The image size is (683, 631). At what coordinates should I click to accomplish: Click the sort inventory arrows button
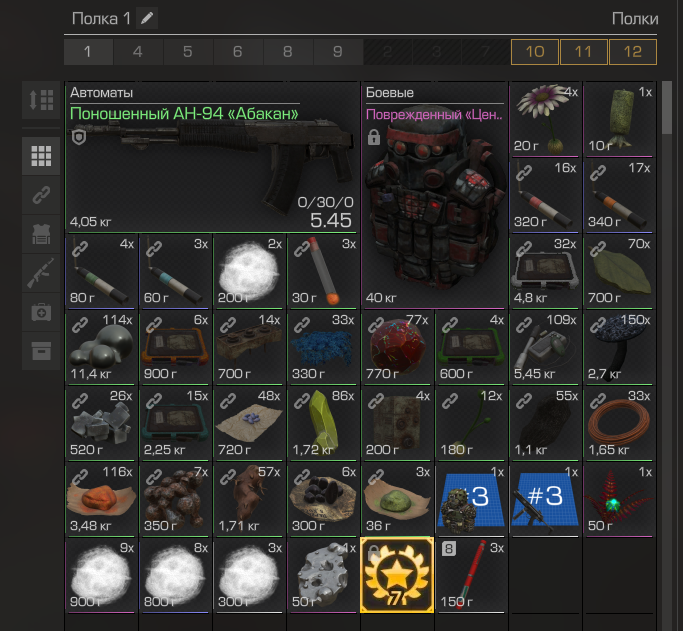click(x=41, y=100)
